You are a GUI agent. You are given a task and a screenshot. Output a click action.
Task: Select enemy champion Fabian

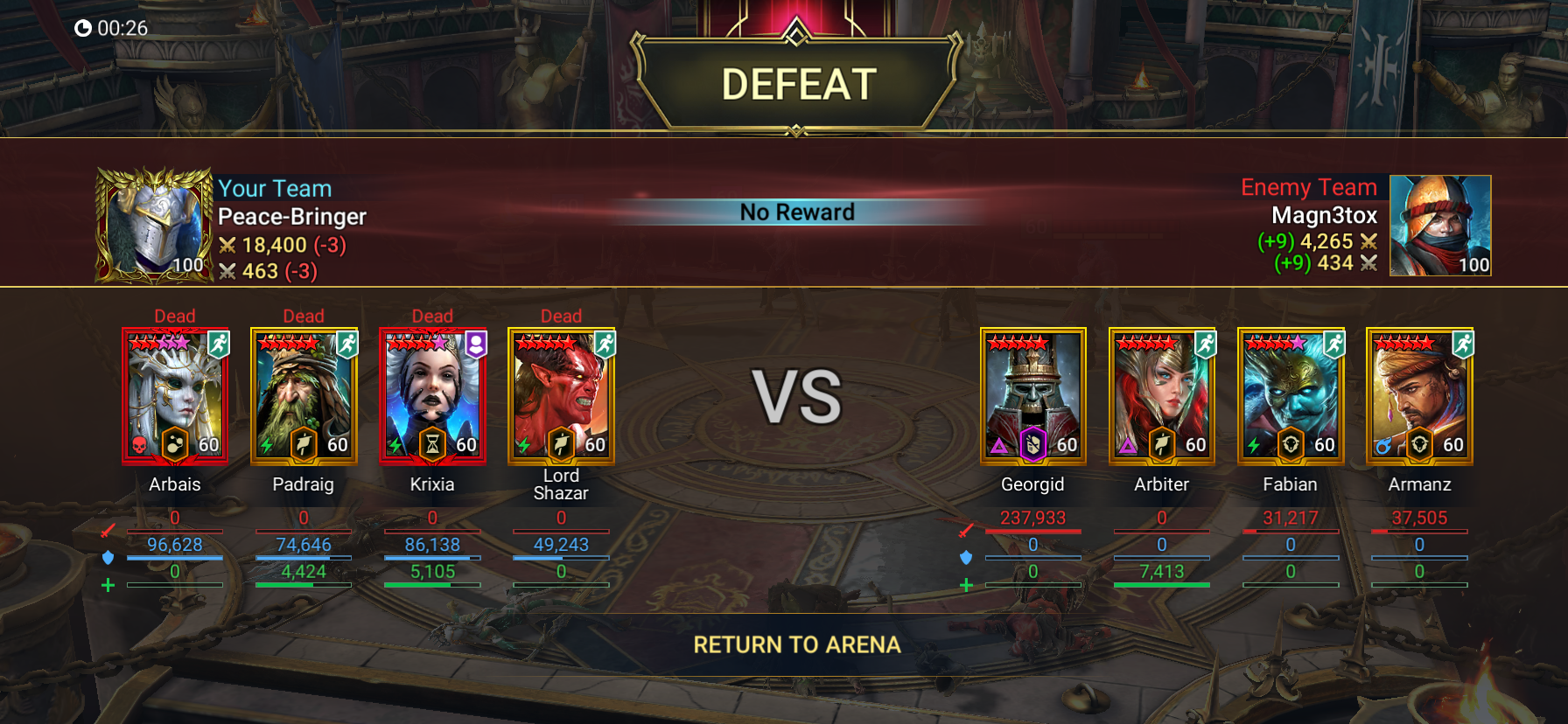[1290, 396]
